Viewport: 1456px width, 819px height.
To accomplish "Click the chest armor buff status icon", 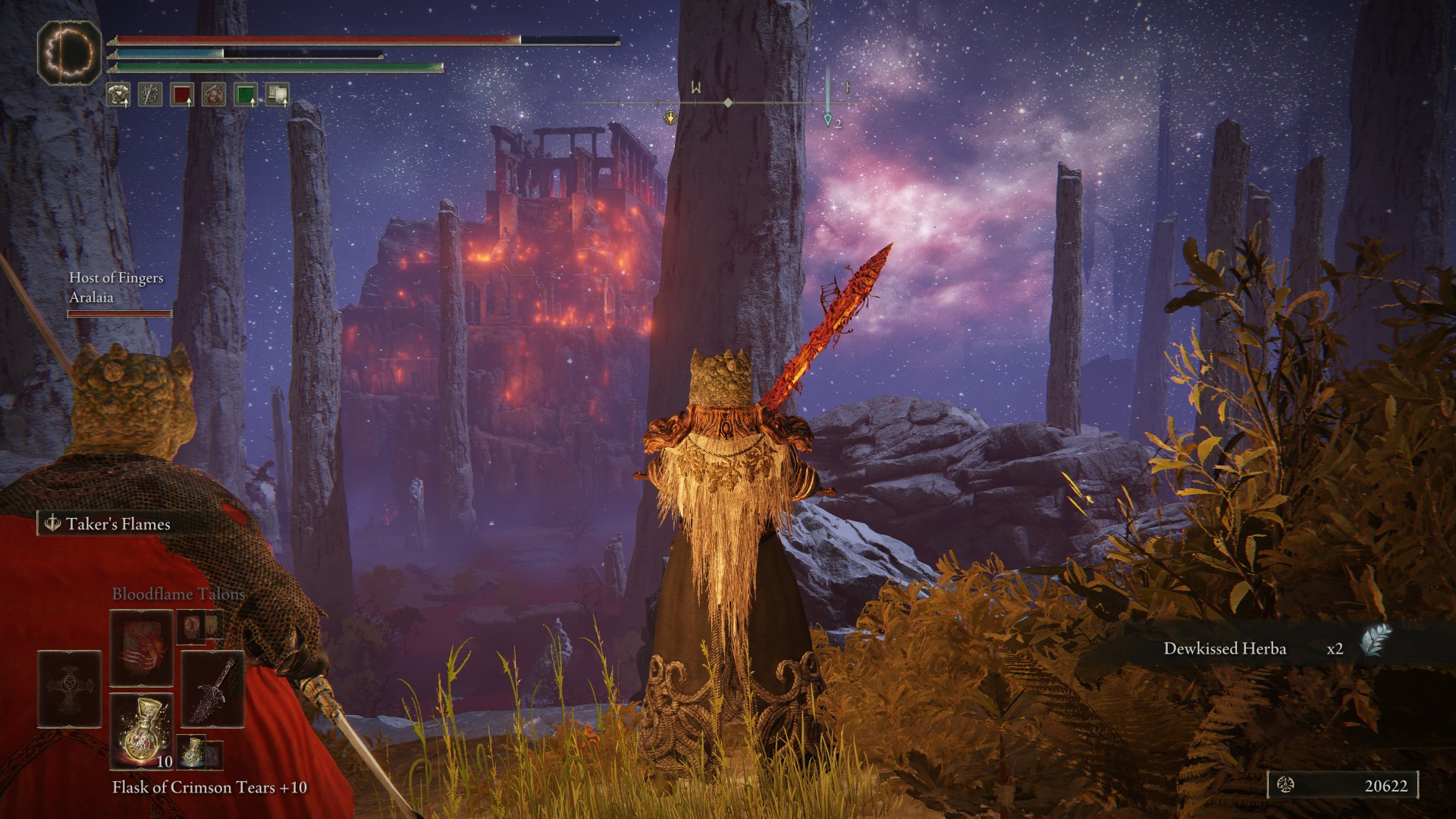I will tap(118, 95).
